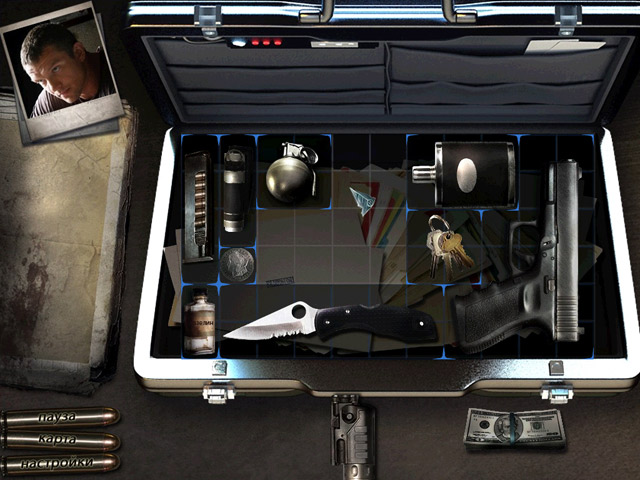
Task: Select the round grenade item
Action: [291, 173]
